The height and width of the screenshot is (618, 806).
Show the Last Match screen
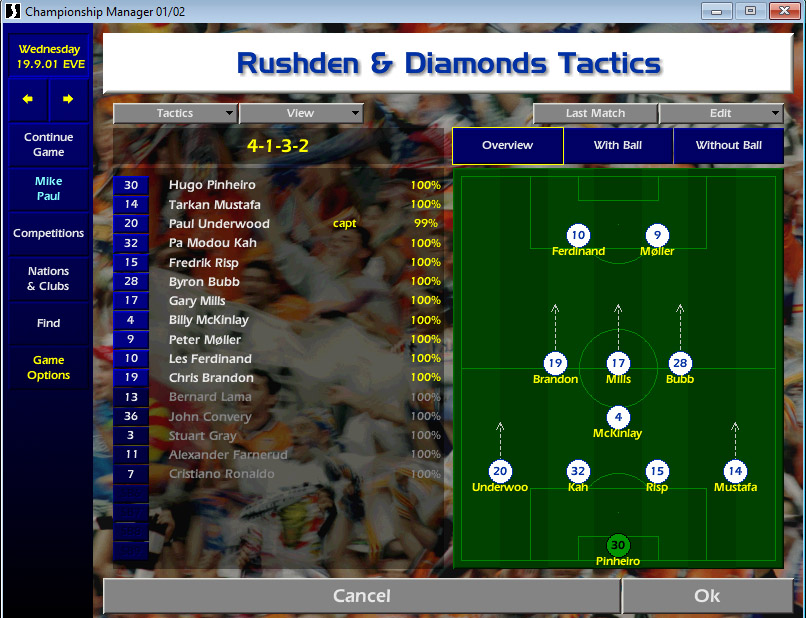(595, 114)
